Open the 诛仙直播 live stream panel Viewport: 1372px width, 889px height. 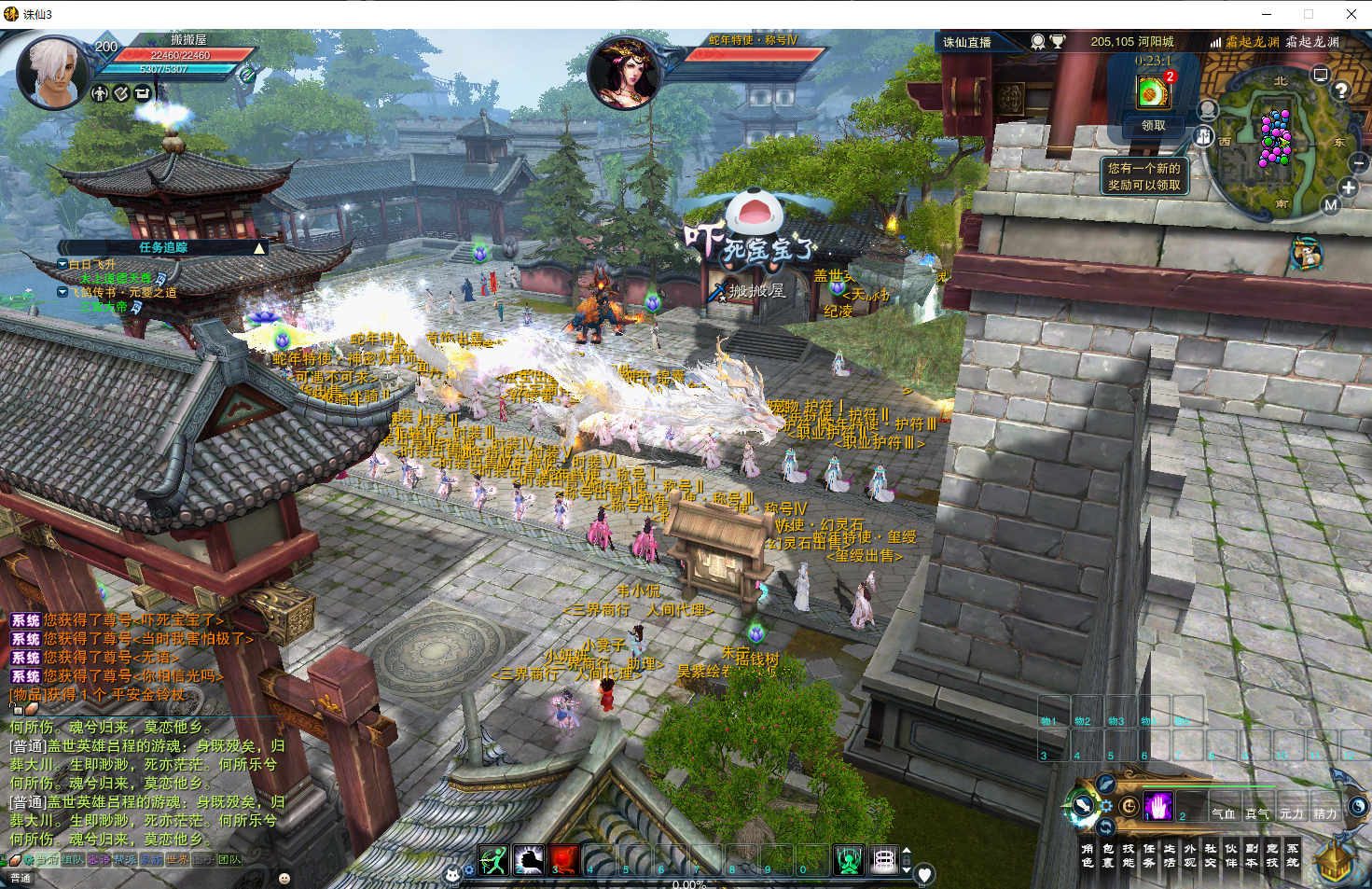pyautogui.click(x=967, y=42)
